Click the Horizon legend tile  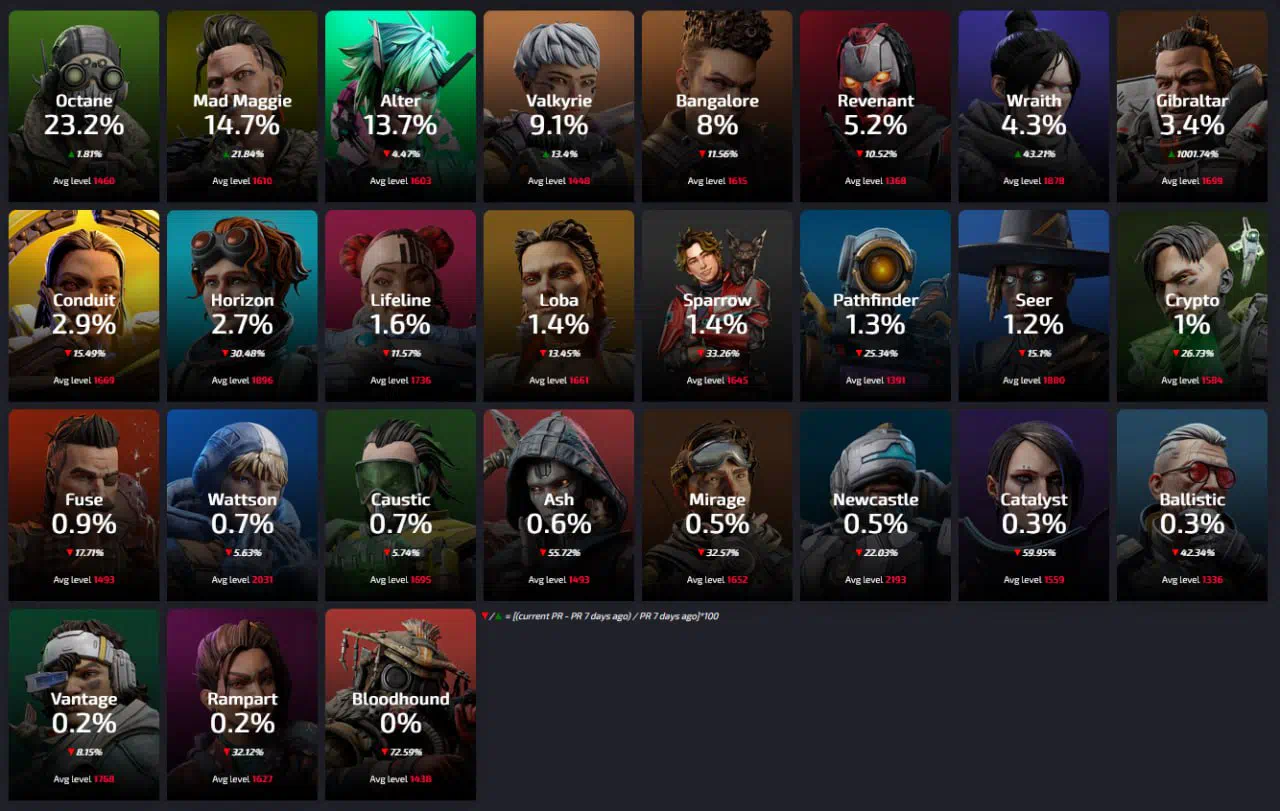[x=242, y=305]
